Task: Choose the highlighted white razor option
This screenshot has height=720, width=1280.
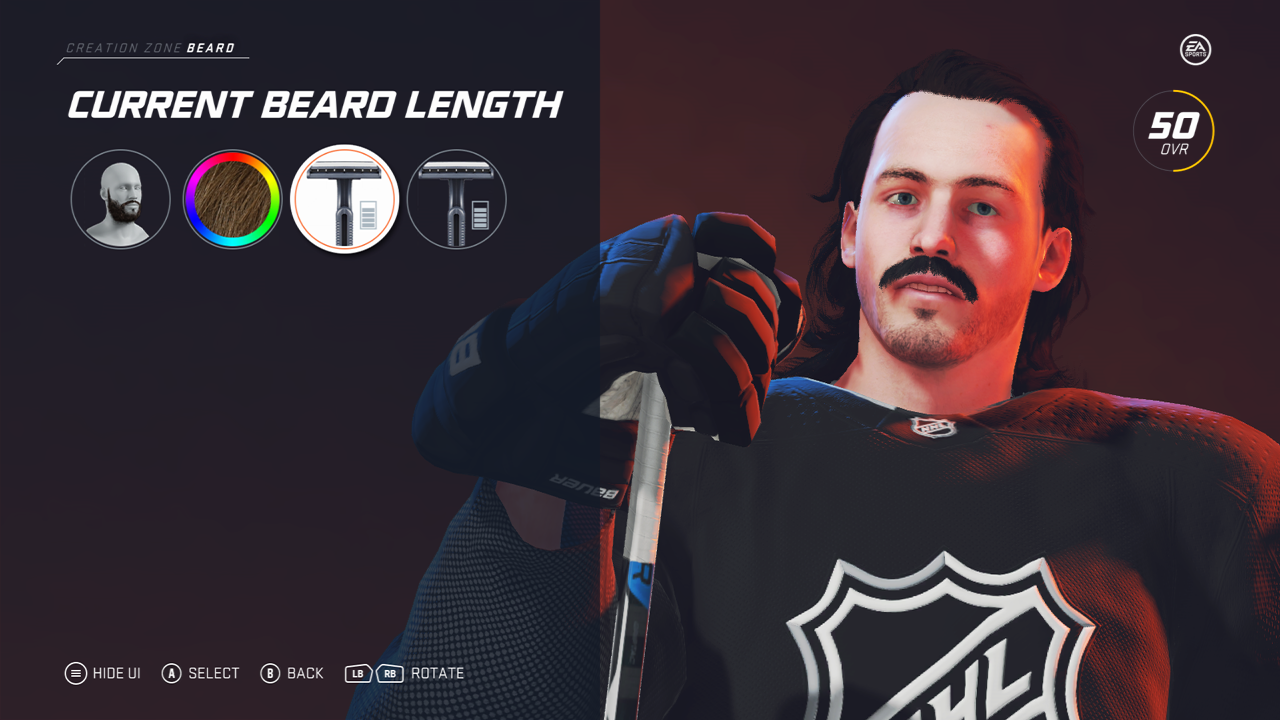Action: coord(345,199)
